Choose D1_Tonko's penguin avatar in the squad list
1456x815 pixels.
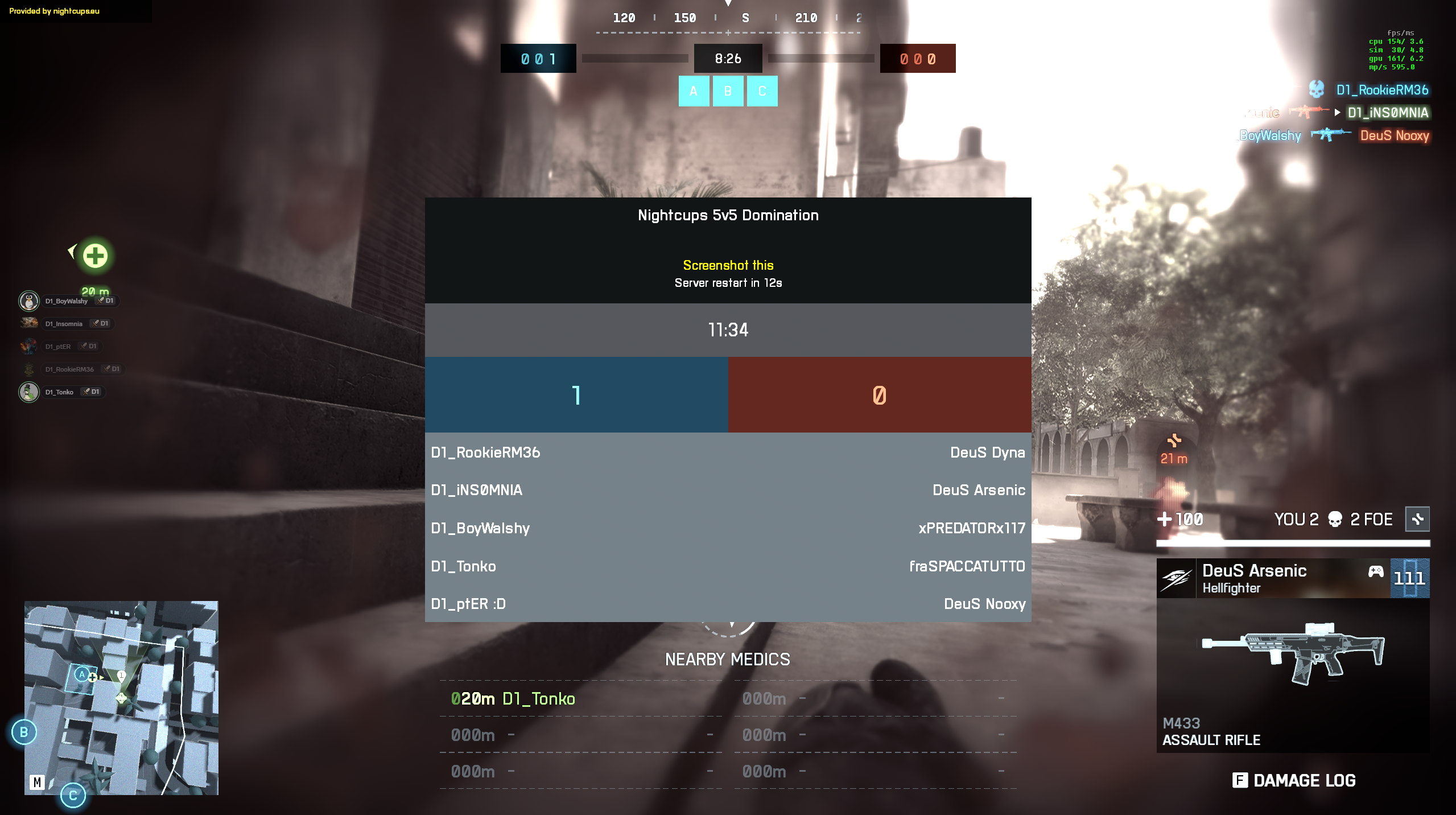coord(29,392)
